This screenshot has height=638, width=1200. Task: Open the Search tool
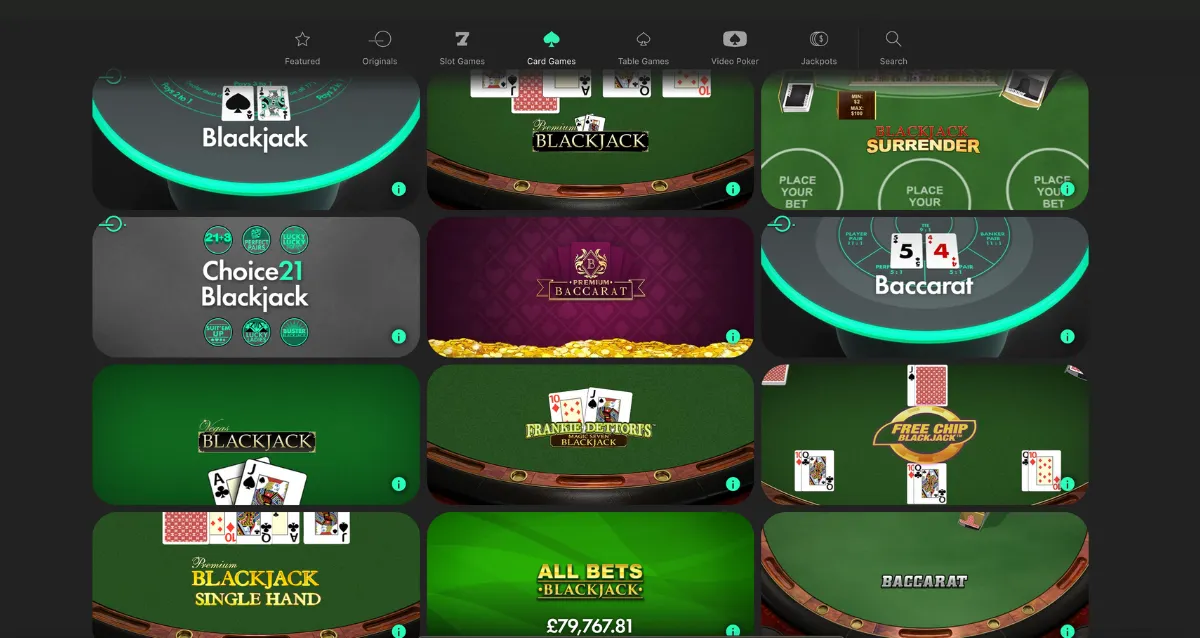(x=893, y=47)
